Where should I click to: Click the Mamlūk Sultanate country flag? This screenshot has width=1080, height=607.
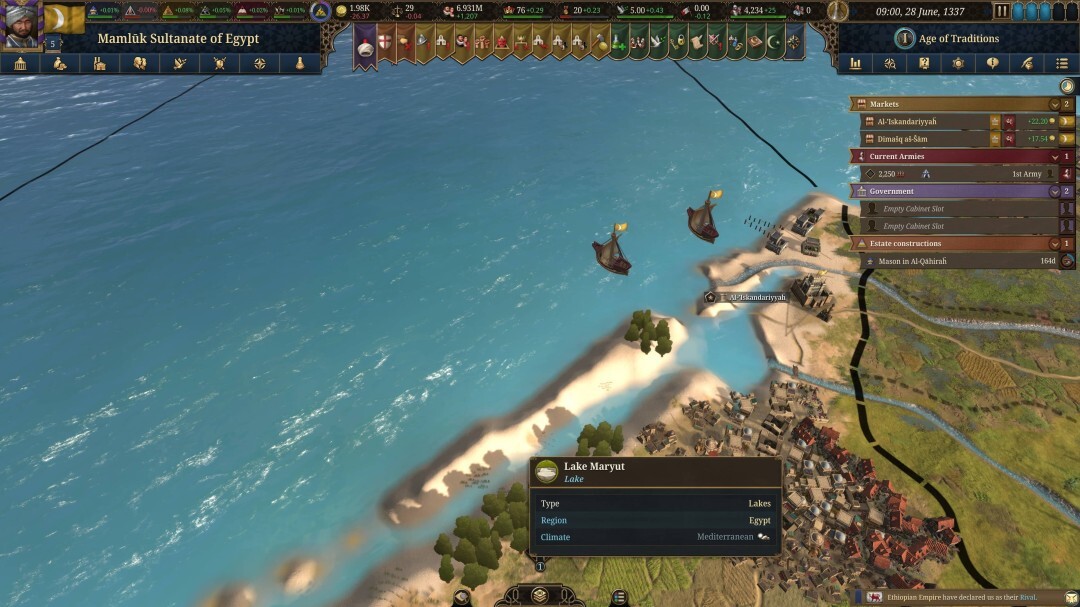click(65, 18)
